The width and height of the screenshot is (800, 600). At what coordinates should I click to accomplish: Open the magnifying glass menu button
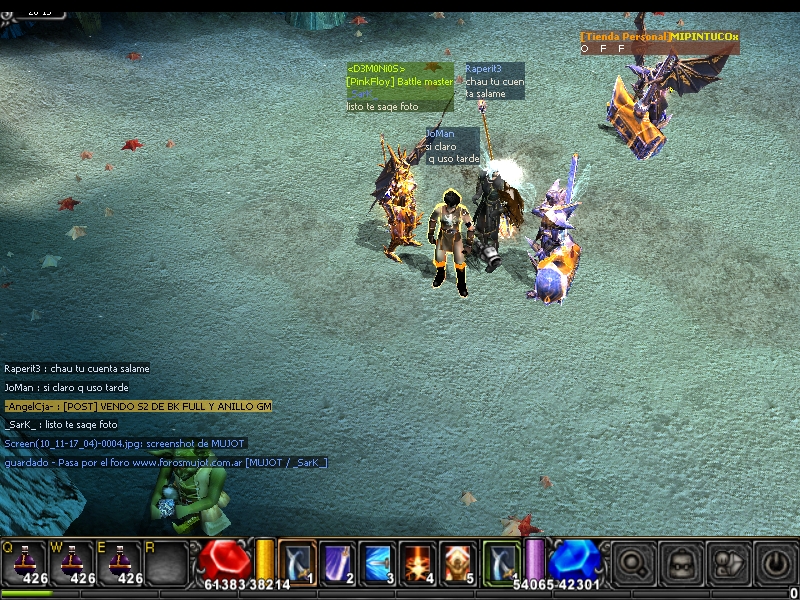(x=632, y=564)
